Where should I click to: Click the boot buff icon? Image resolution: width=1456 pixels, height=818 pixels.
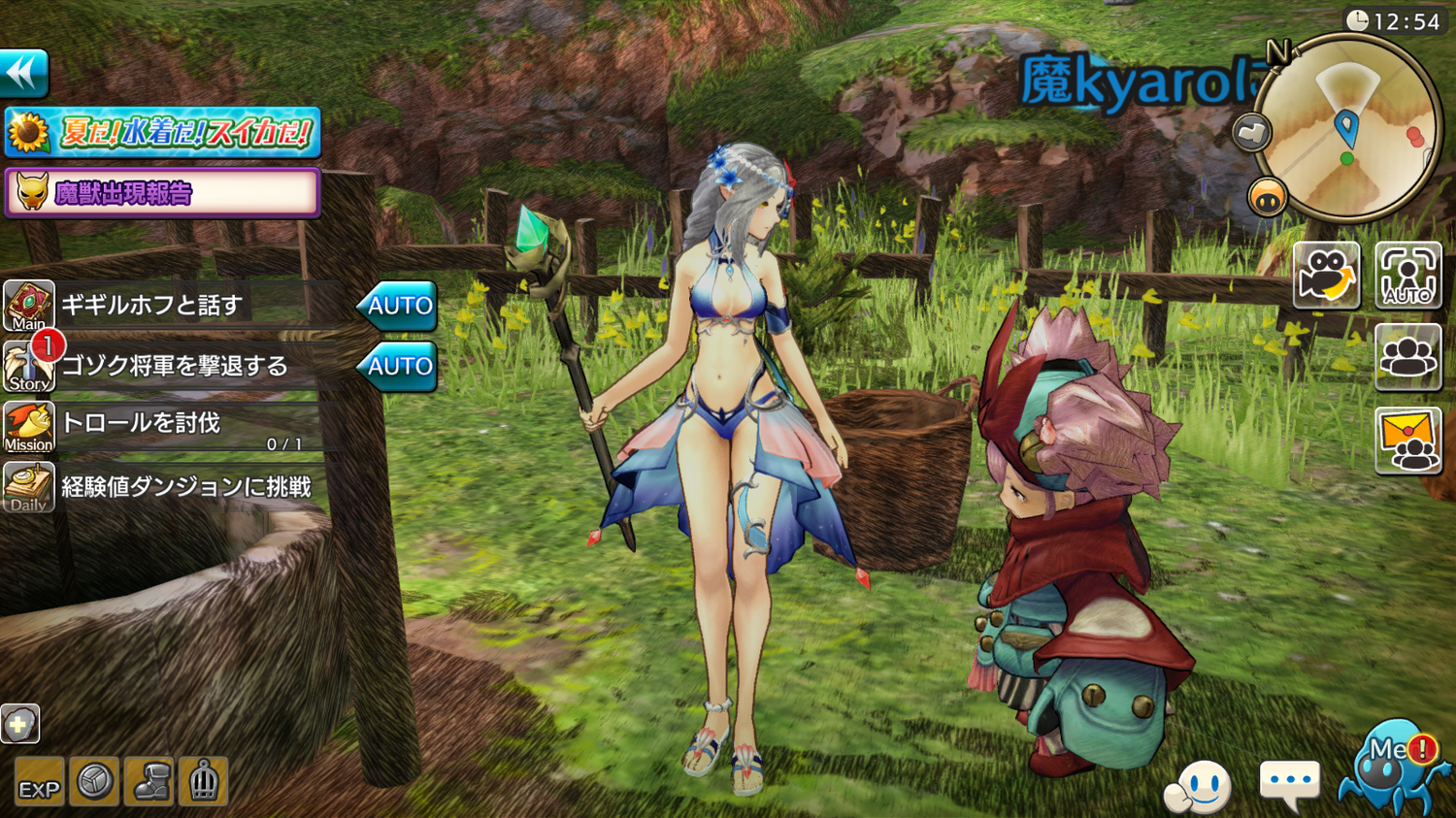pos(149,781)
